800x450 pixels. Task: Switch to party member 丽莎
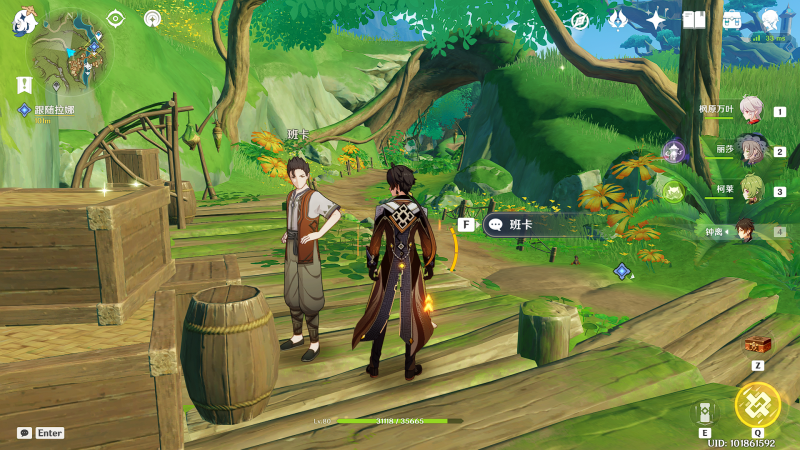click(x=751, y=151)
